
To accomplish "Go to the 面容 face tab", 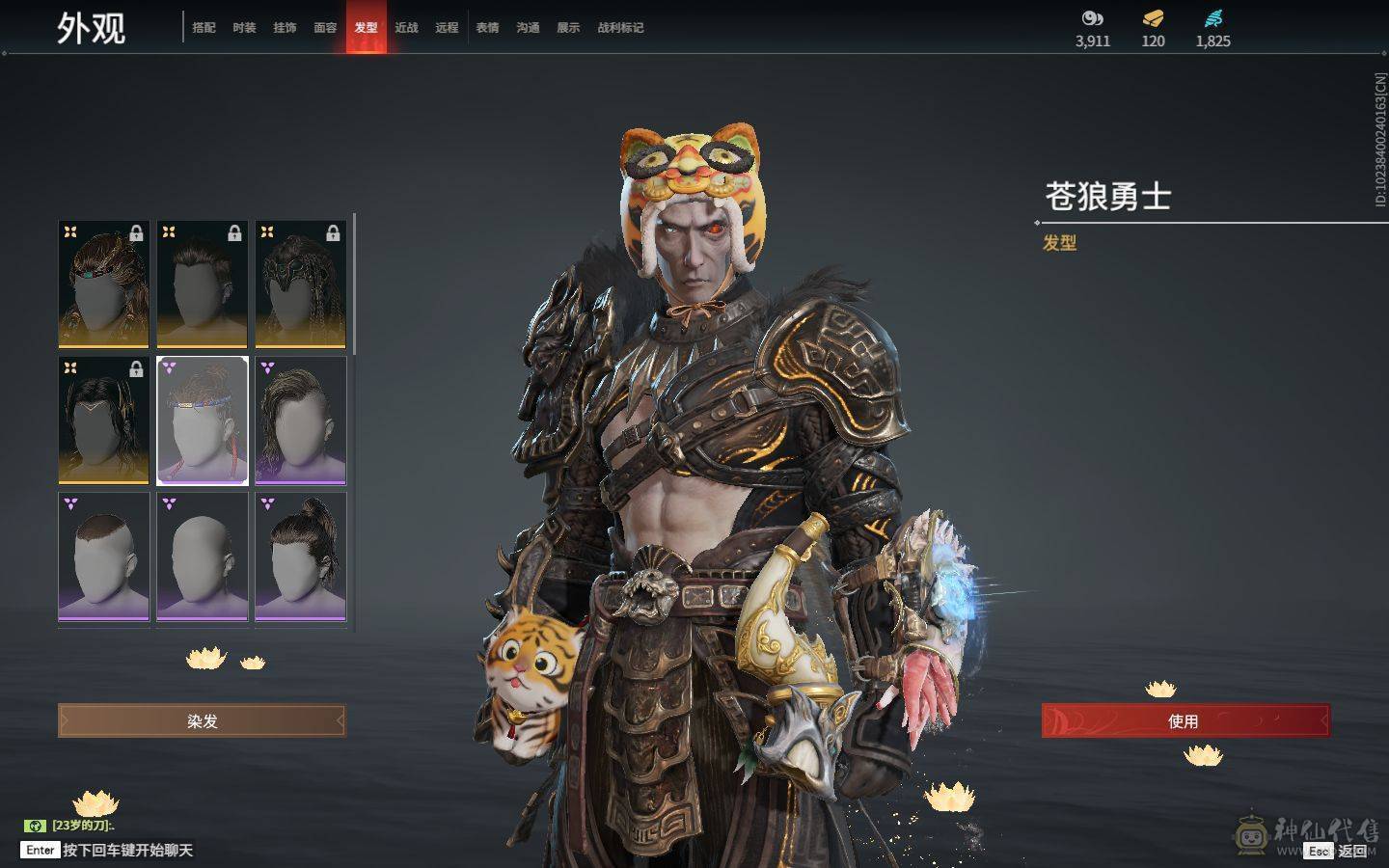I will tap(325, 28).
